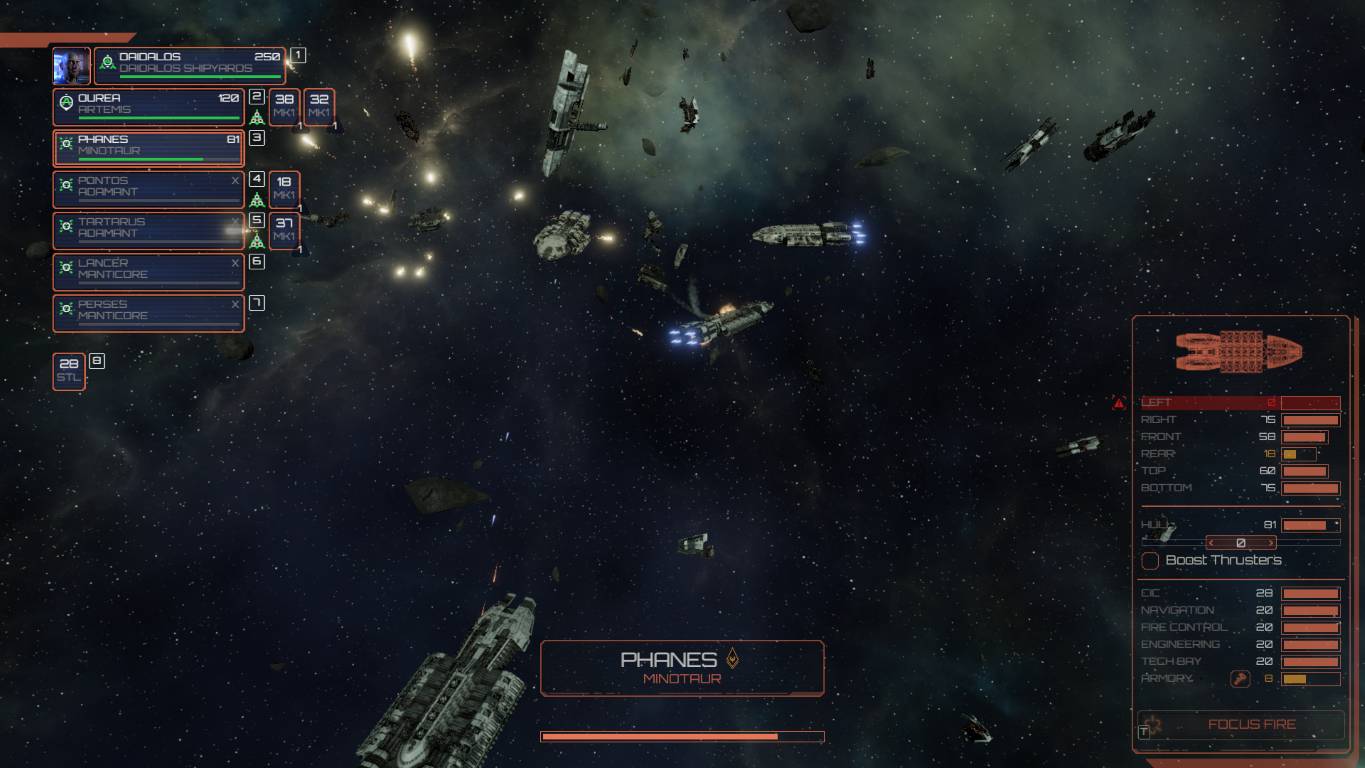Click the Phanes Minotaur name banner
This screenshot has height=768, width=1365.
point(682,668)
